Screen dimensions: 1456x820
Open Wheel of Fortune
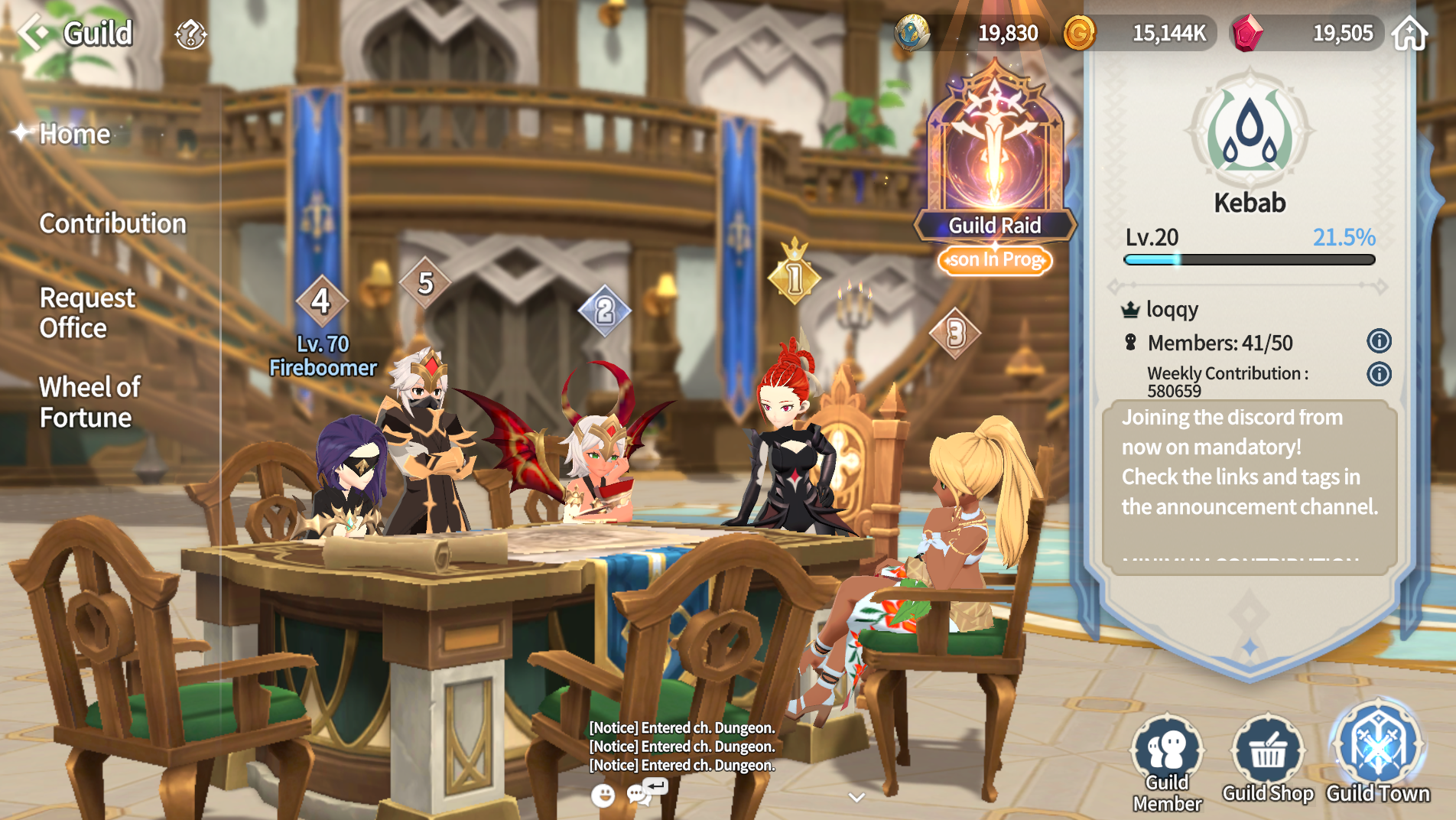click(x=89, y=402)
